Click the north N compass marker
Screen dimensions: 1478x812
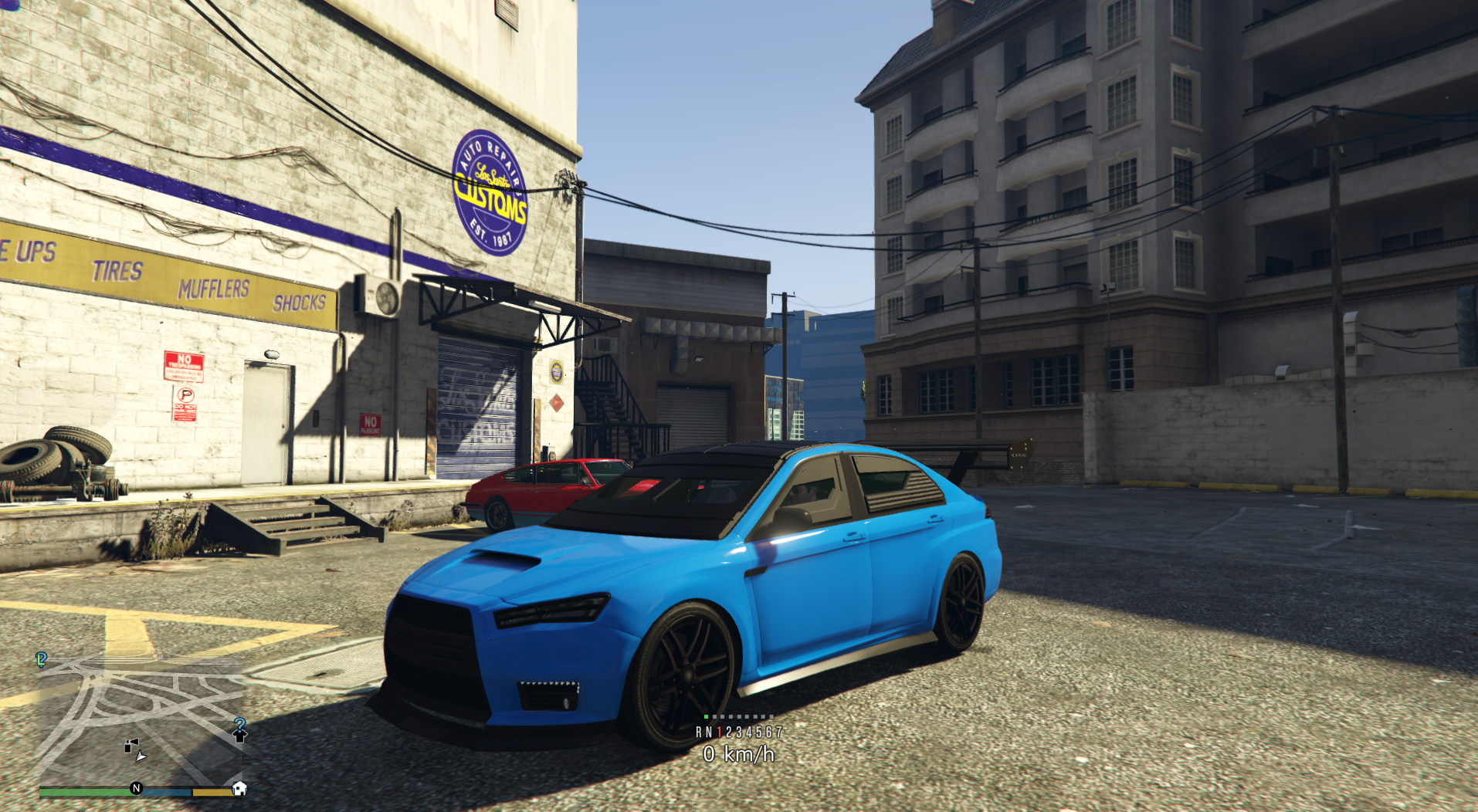click(x=137, y=788)
